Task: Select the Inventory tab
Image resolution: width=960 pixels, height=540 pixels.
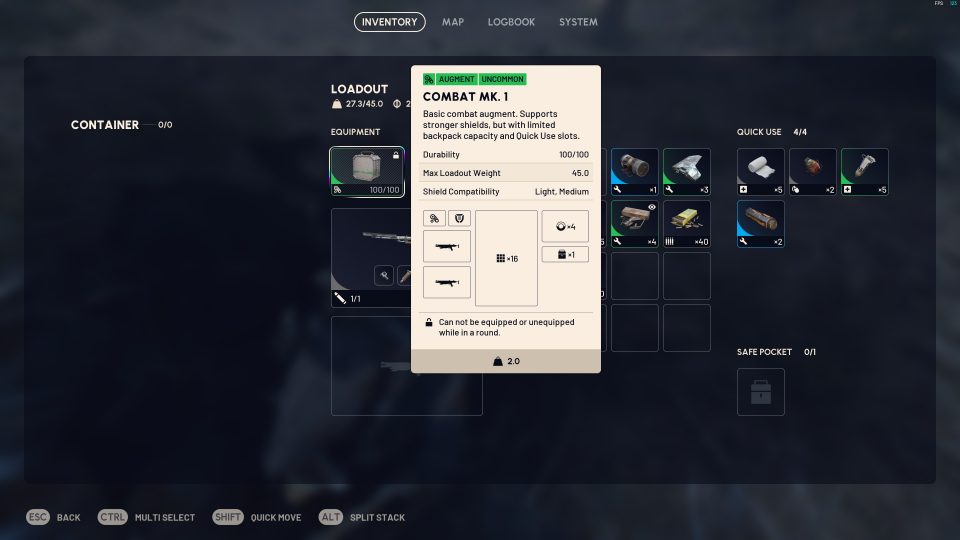Action: [x=389, y=22]
